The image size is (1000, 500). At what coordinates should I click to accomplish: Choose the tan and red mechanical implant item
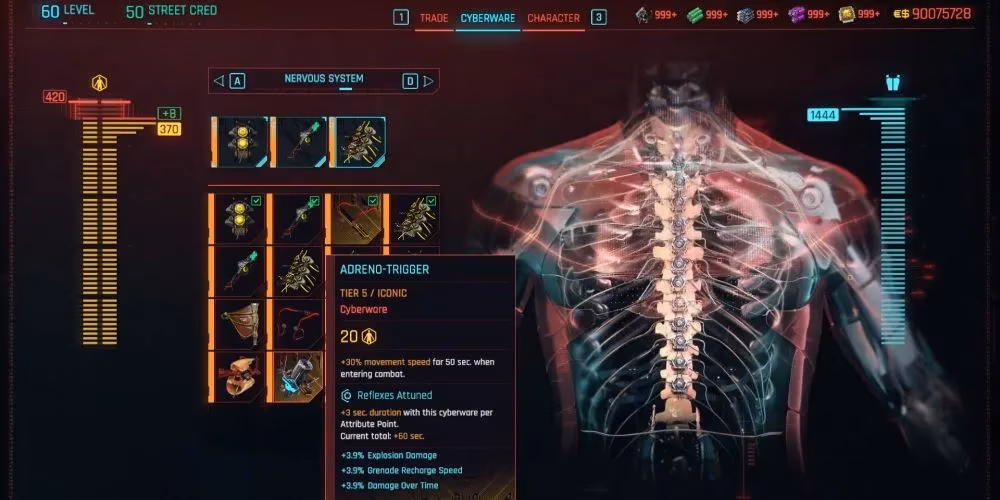point(240,377)
